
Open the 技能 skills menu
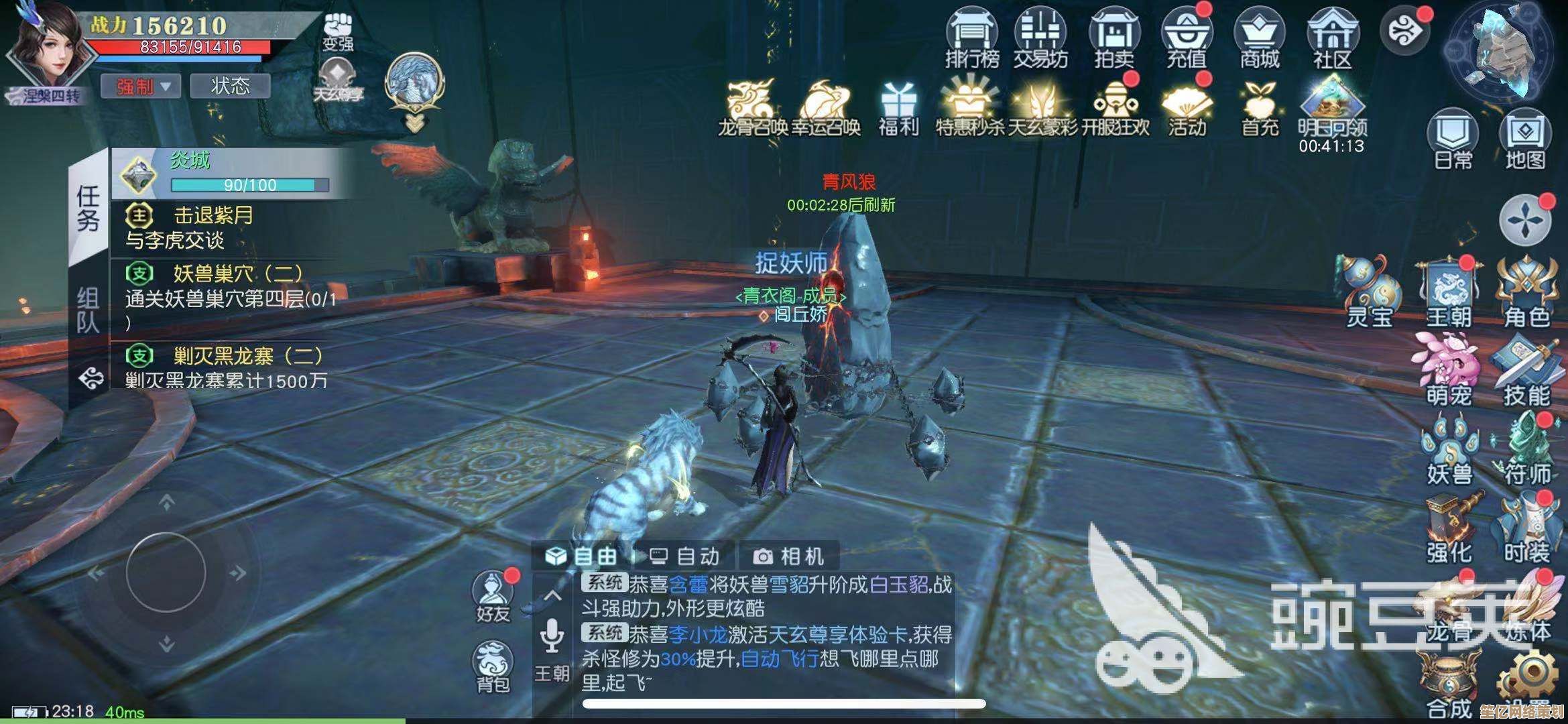click(x=1526, y=372)
